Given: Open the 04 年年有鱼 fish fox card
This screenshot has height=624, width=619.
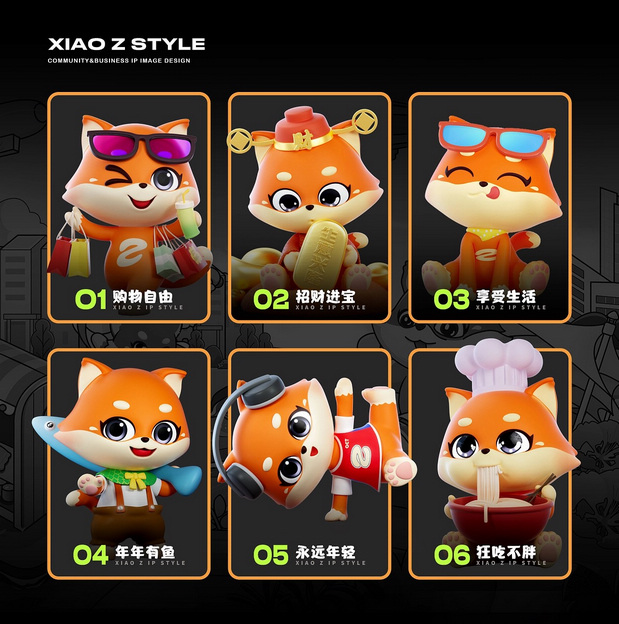Looking at the screenshot, I should point(129,463).
